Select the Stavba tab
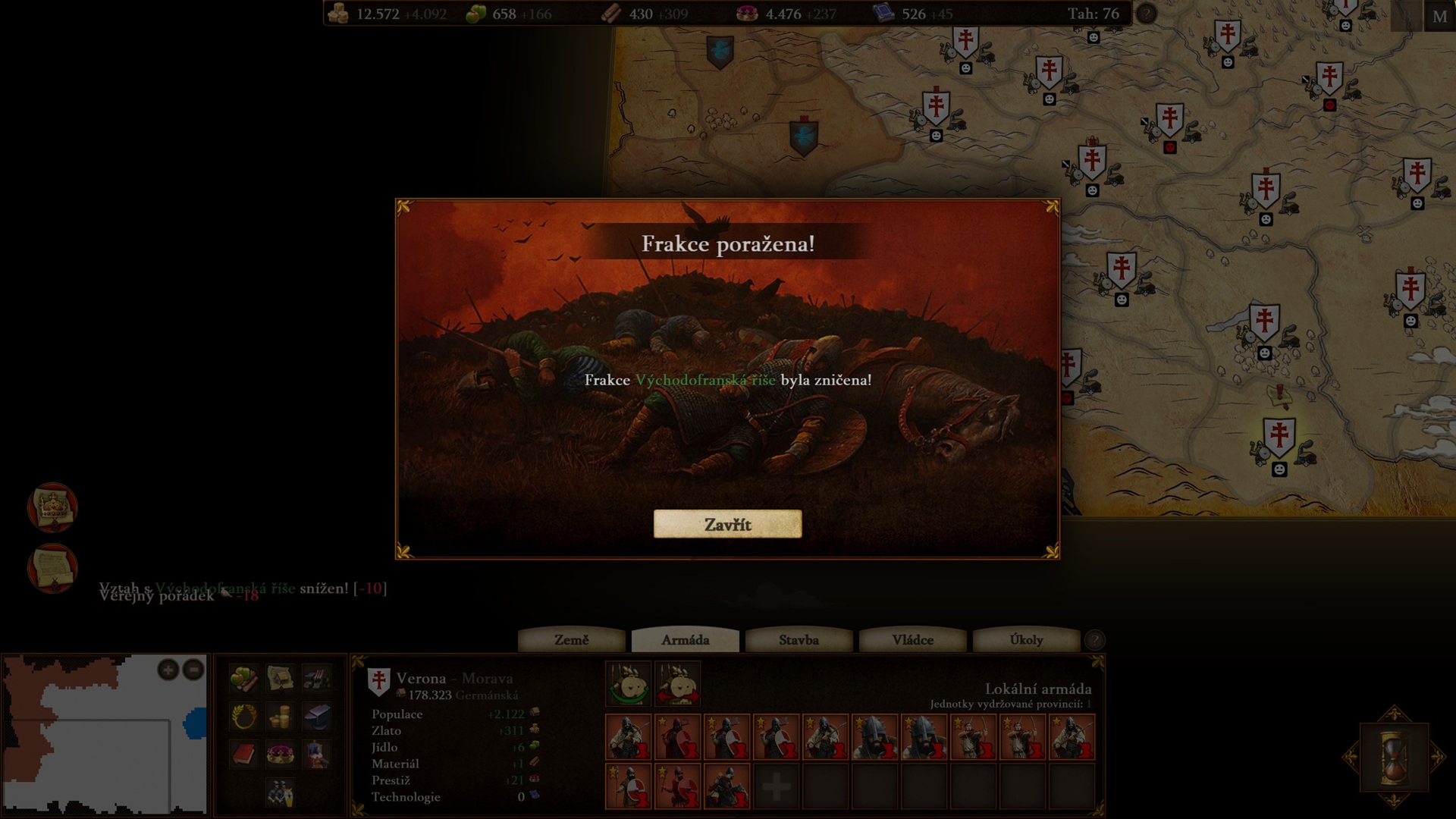The width and height of the screenshot is (1456, 819). pyautogui.click(x=799, y=640)
